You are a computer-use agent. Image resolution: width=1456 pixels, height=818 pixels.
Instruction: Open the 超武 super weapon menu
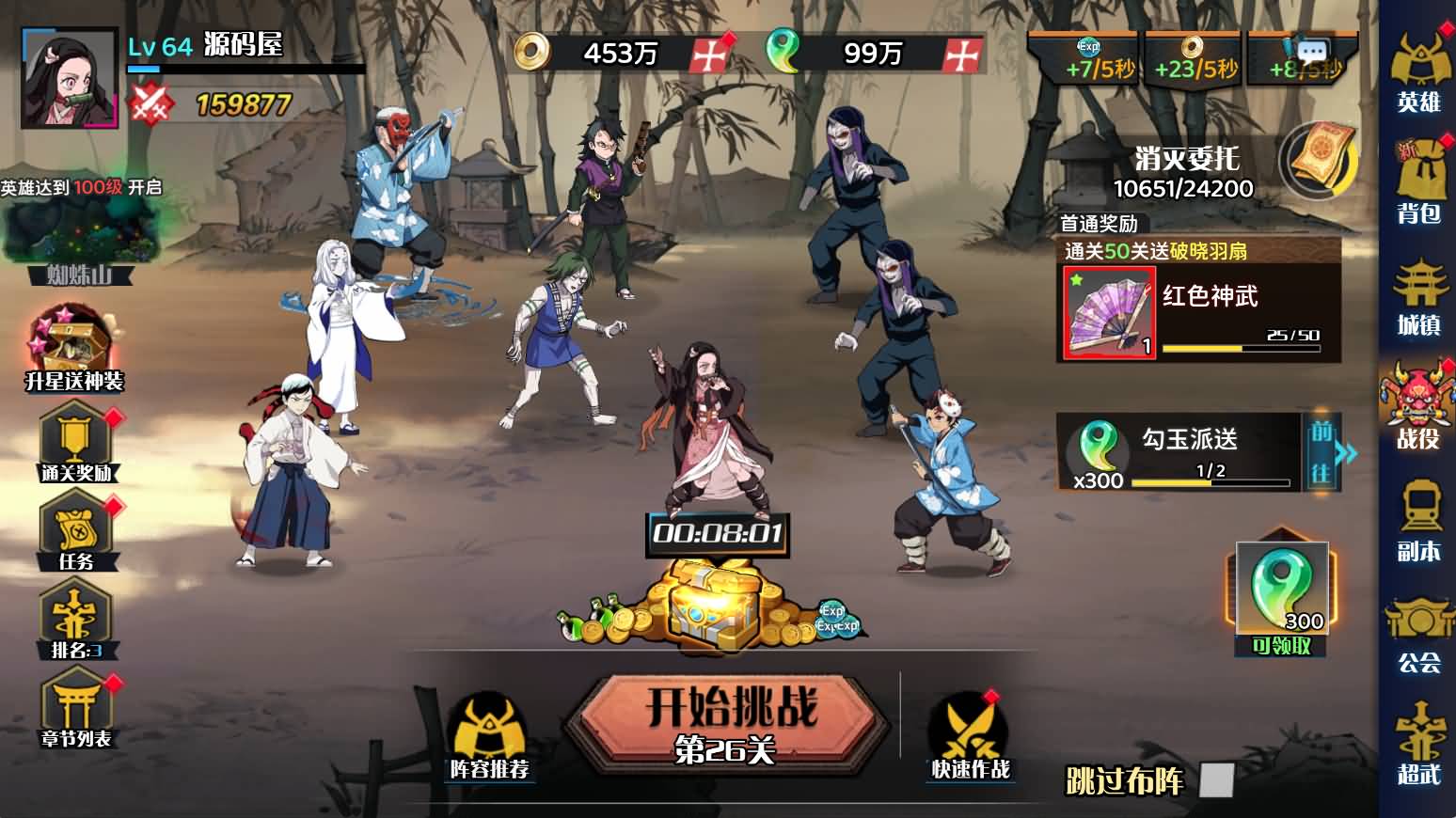1418,745
